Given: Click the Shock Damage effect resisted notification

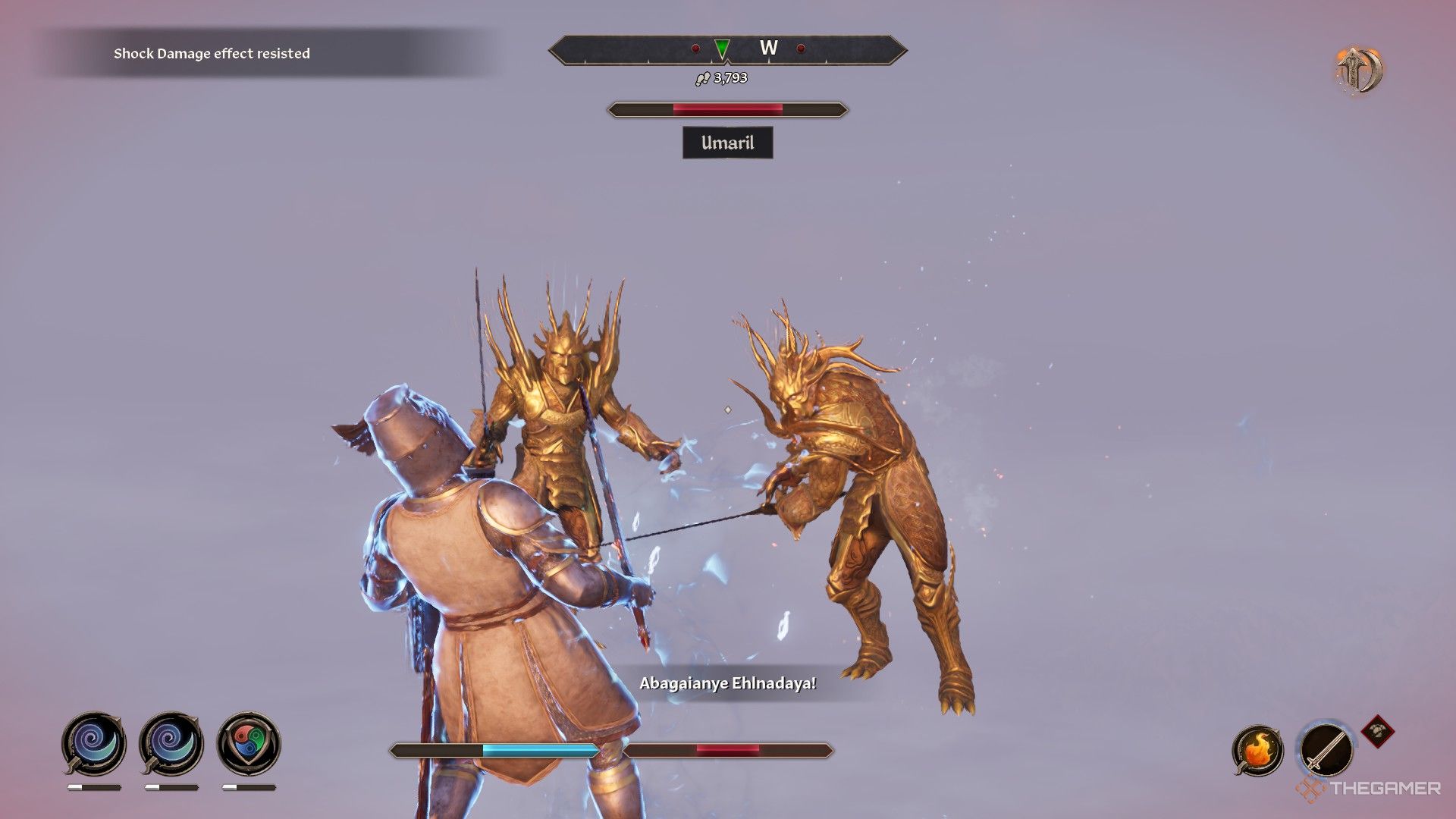Looking at the screenshot, I should [x=212, y=54].
